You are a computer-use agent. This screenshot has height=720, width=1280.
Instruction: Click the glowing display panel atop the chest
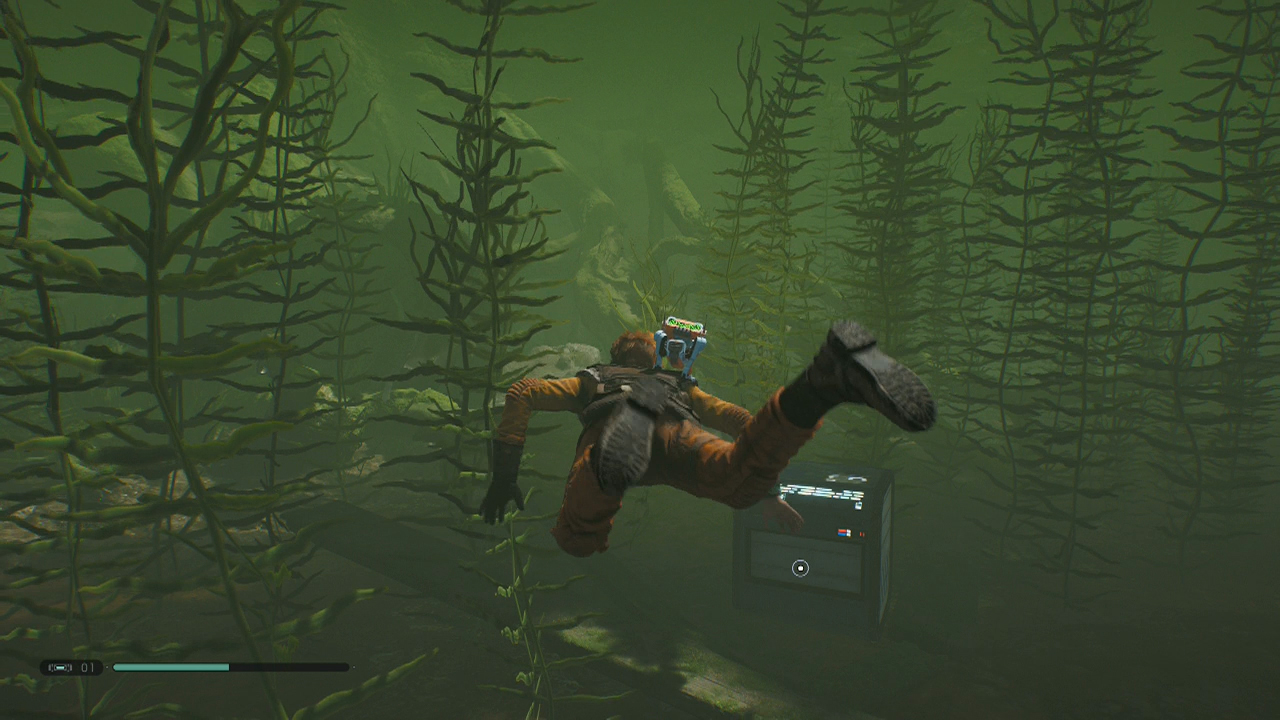pyautogui.click(x=820, y=490)
